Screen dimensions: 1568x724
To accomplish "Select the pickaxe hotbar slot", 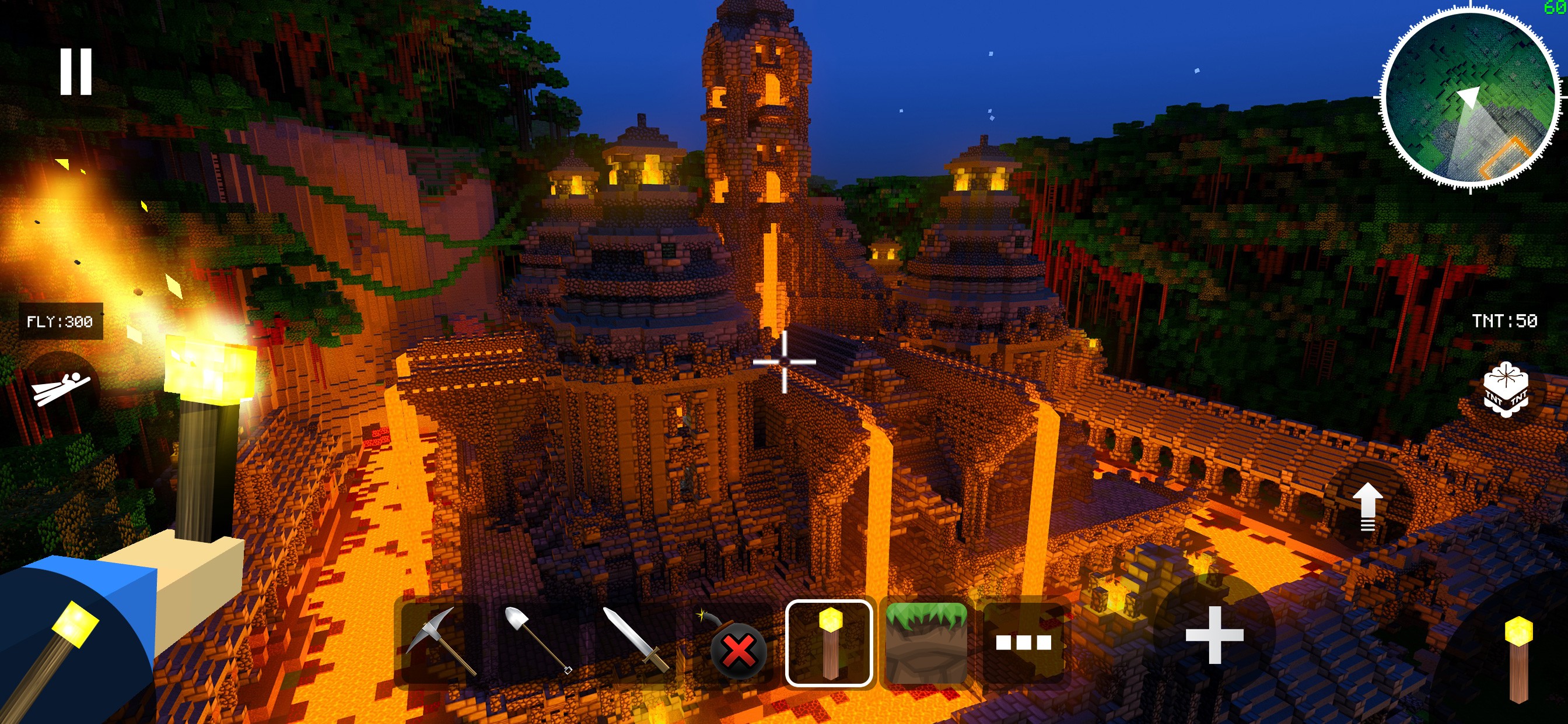I will click(x=440, y=642).
